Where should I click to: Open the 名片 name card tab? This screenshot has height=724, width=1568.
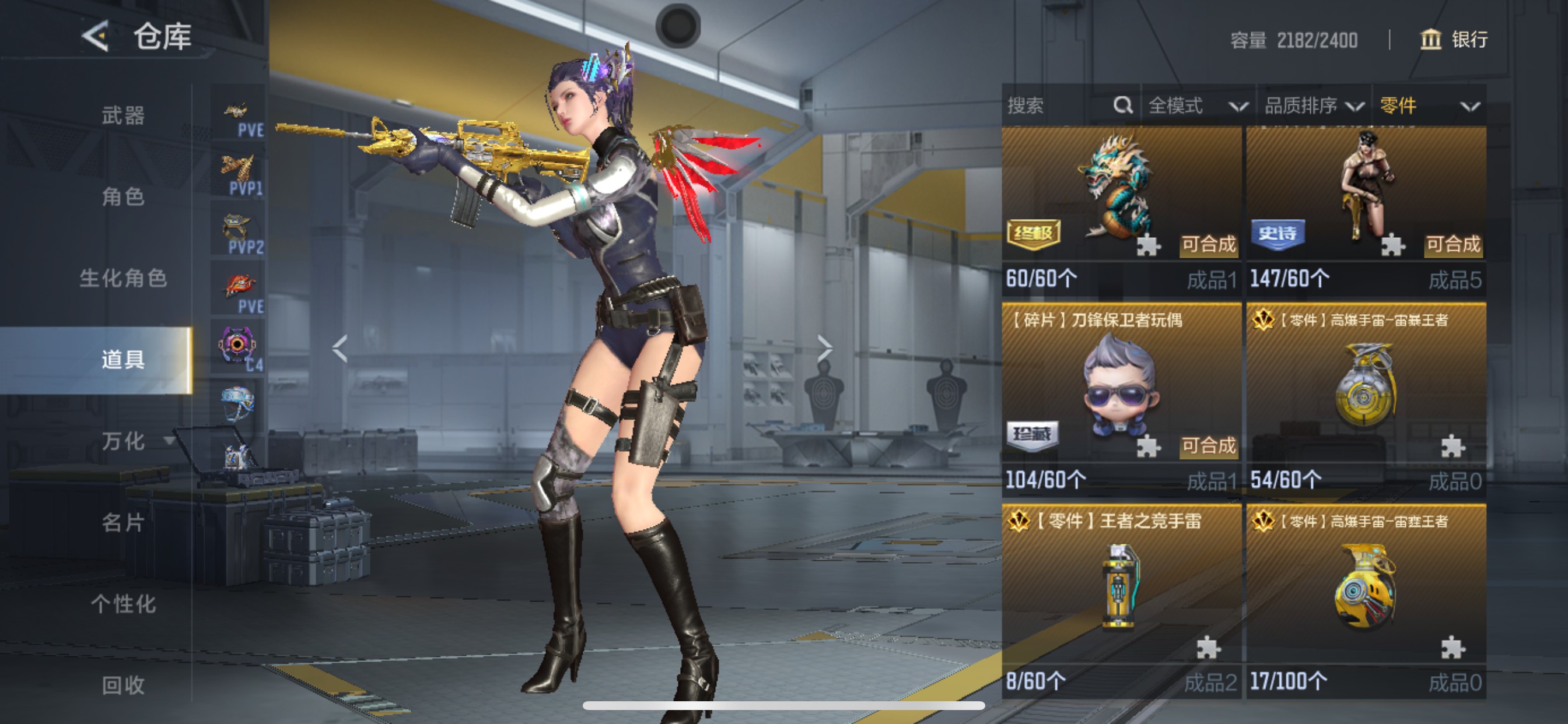(123, 523)
